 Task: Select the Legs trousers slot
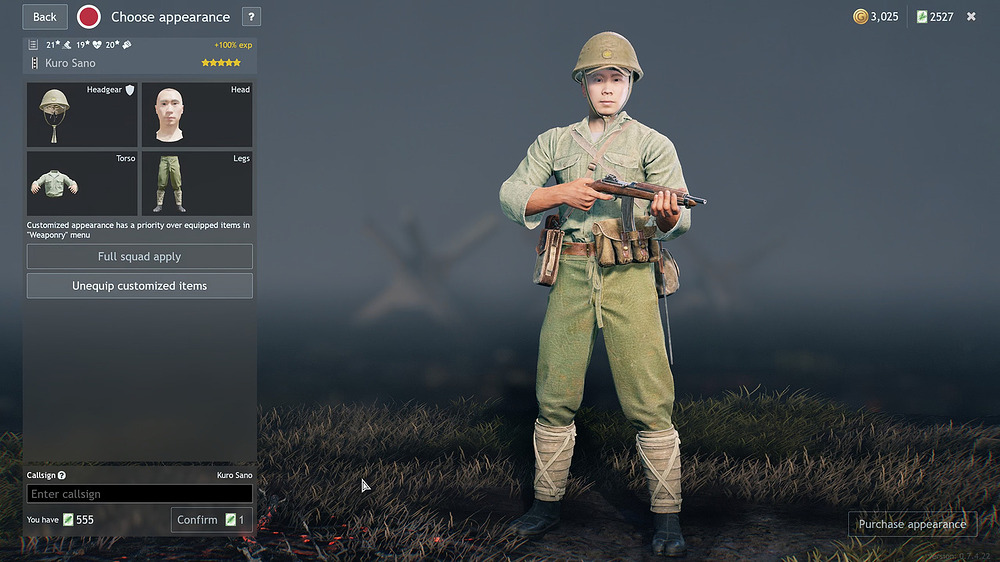click(197, 183)
